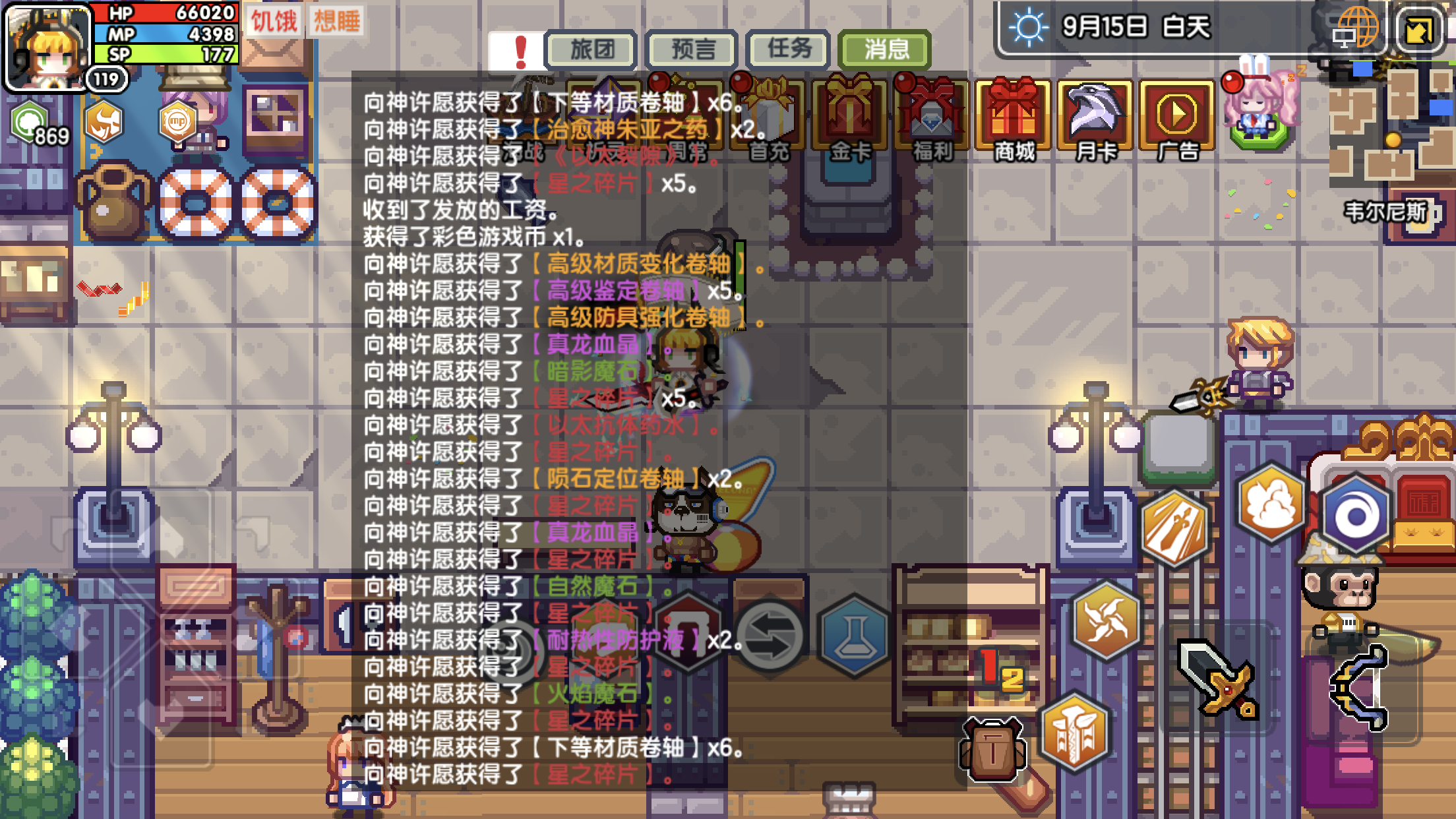Click the green SP bar
Image resolution: width=1456 pixels, height=819 pixels.
click(164, 56)
